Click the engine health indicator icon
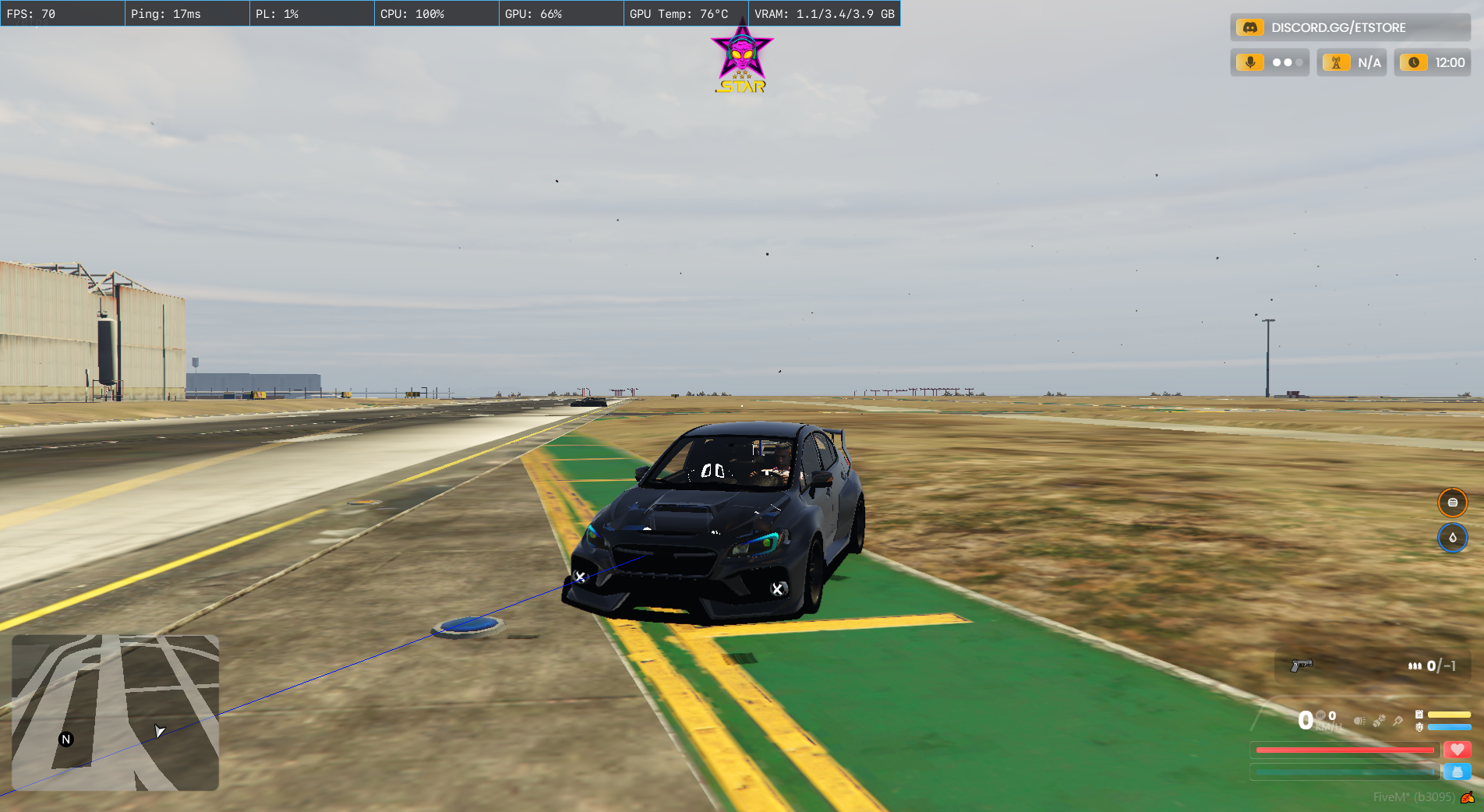The width and height of the screenshot is (1484, 812). coord(1419,727)
